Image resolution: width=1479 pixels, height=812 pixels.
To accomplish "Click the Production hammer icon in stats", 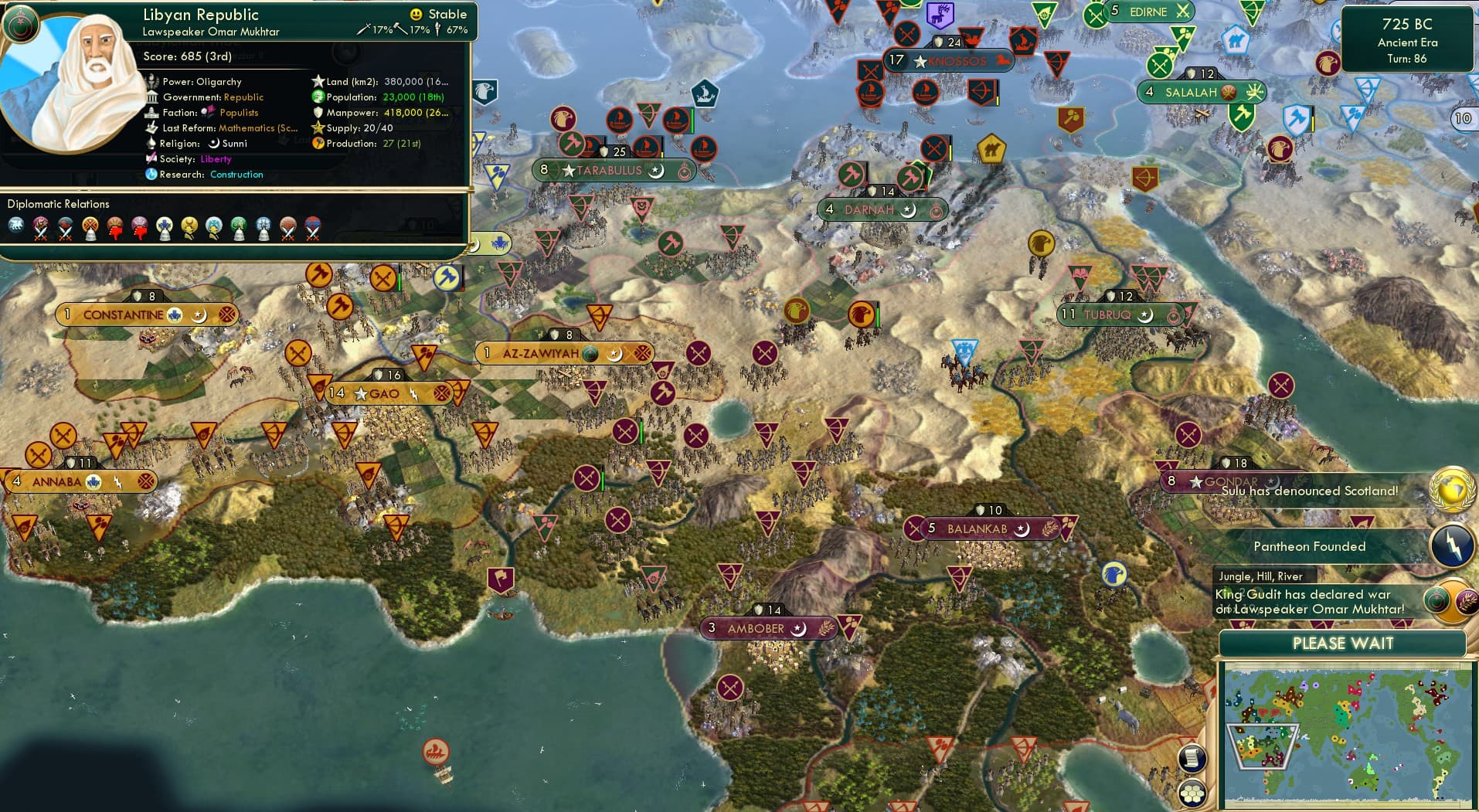I will pos(317,143).
